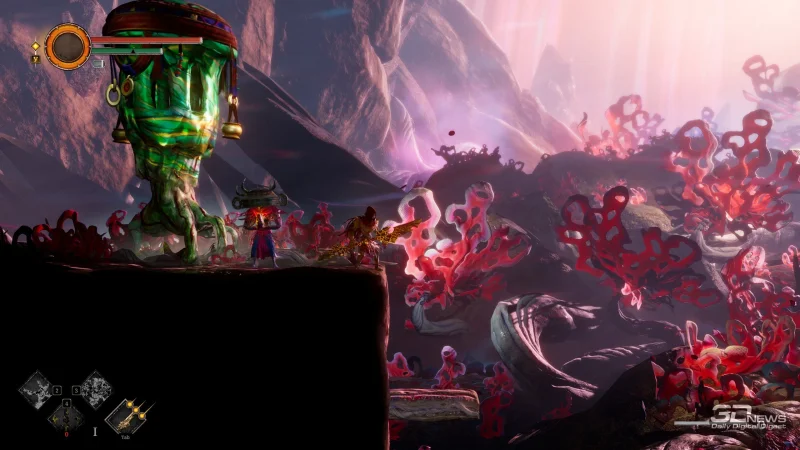800x450 pixels.
Task: Click the orange-ringed character portrait
Action: 67,46
